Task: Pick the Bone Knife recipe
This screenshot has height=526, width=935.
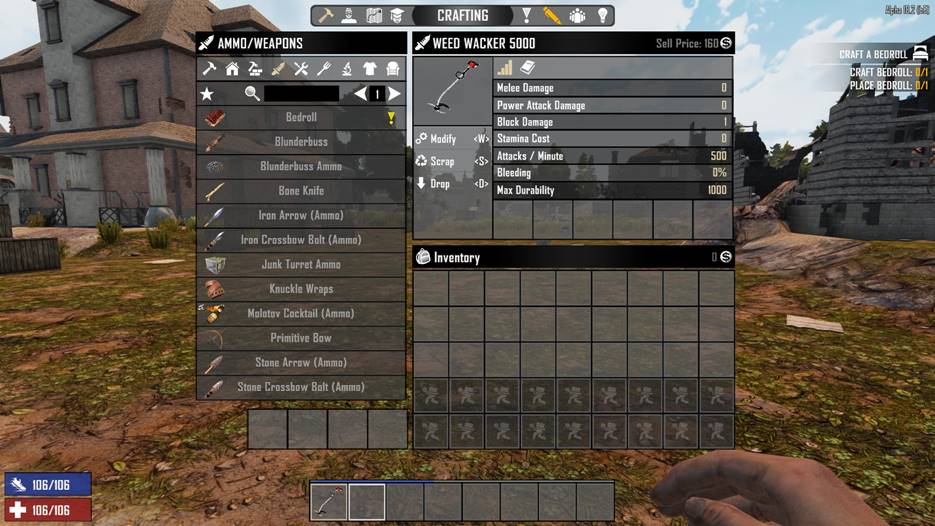Action: (301, 191)
